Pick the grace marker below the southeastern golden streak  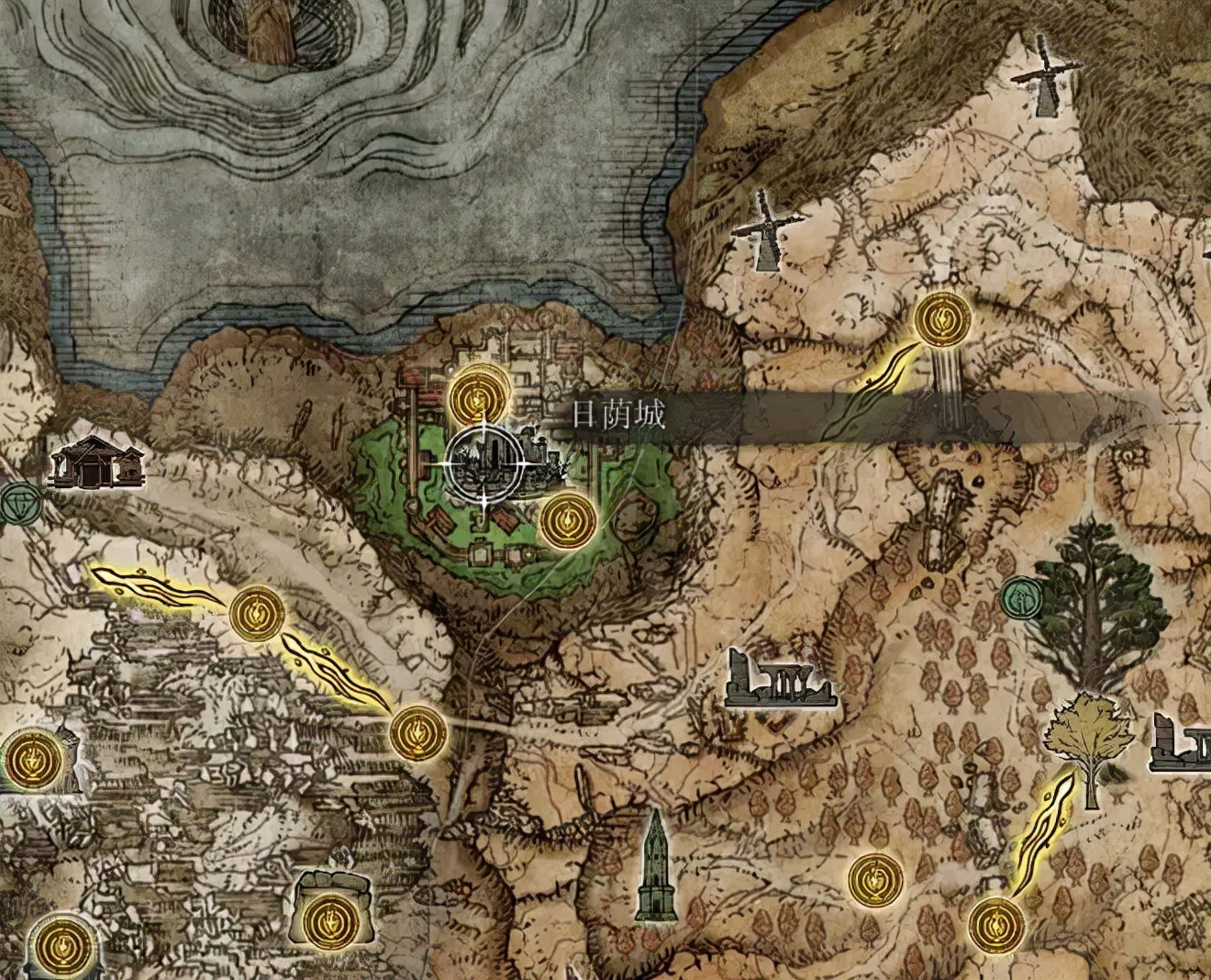click(997, 927)
